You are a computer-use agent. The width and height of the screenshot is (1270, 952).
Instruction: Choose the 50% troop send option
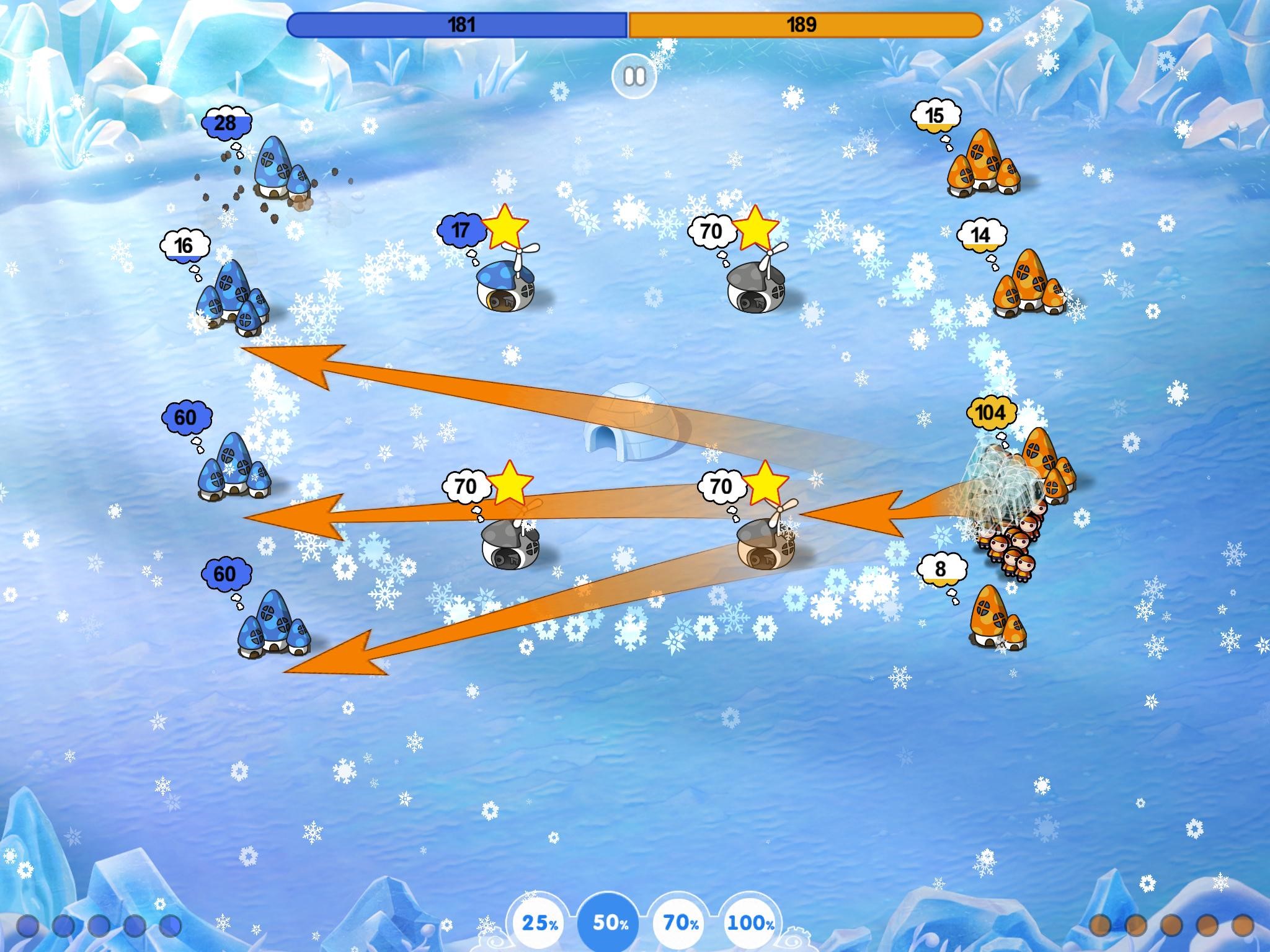coord(611,923)
